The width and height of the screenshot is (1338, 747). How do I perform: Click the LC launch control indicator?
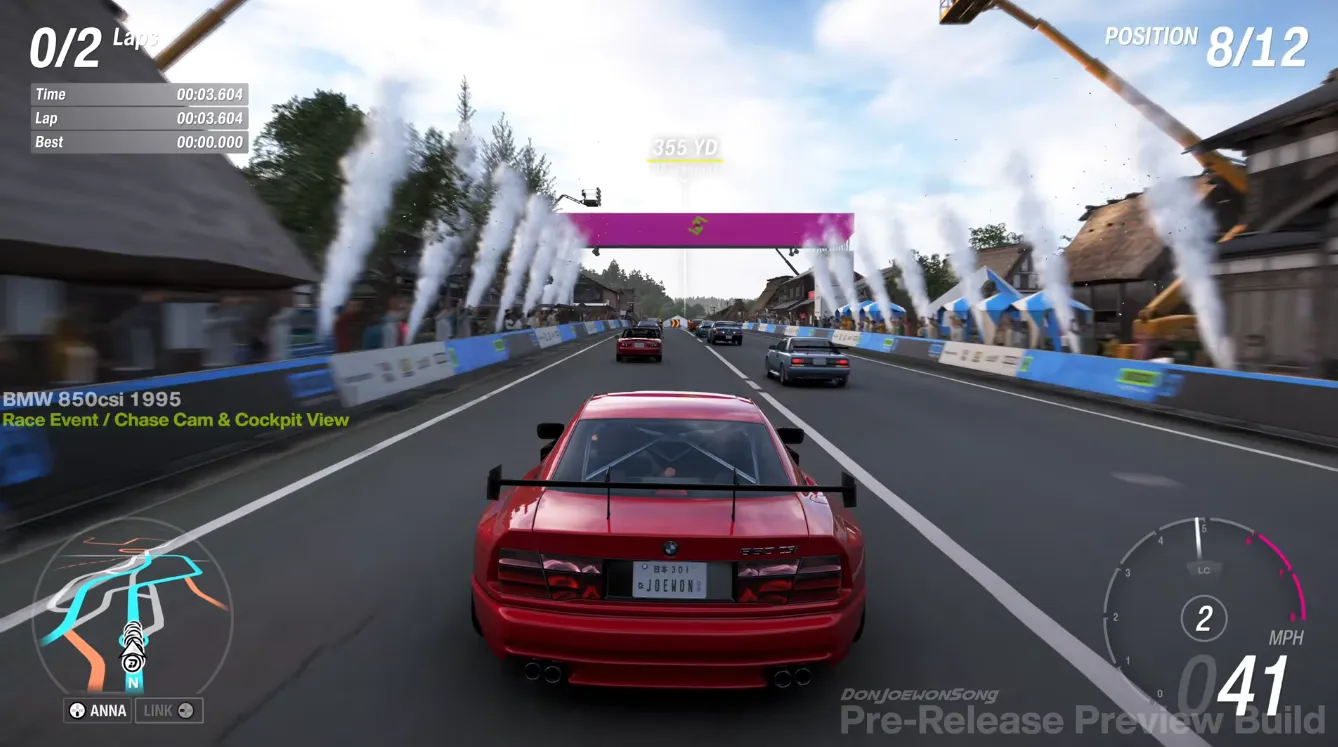coord(1202,569)
